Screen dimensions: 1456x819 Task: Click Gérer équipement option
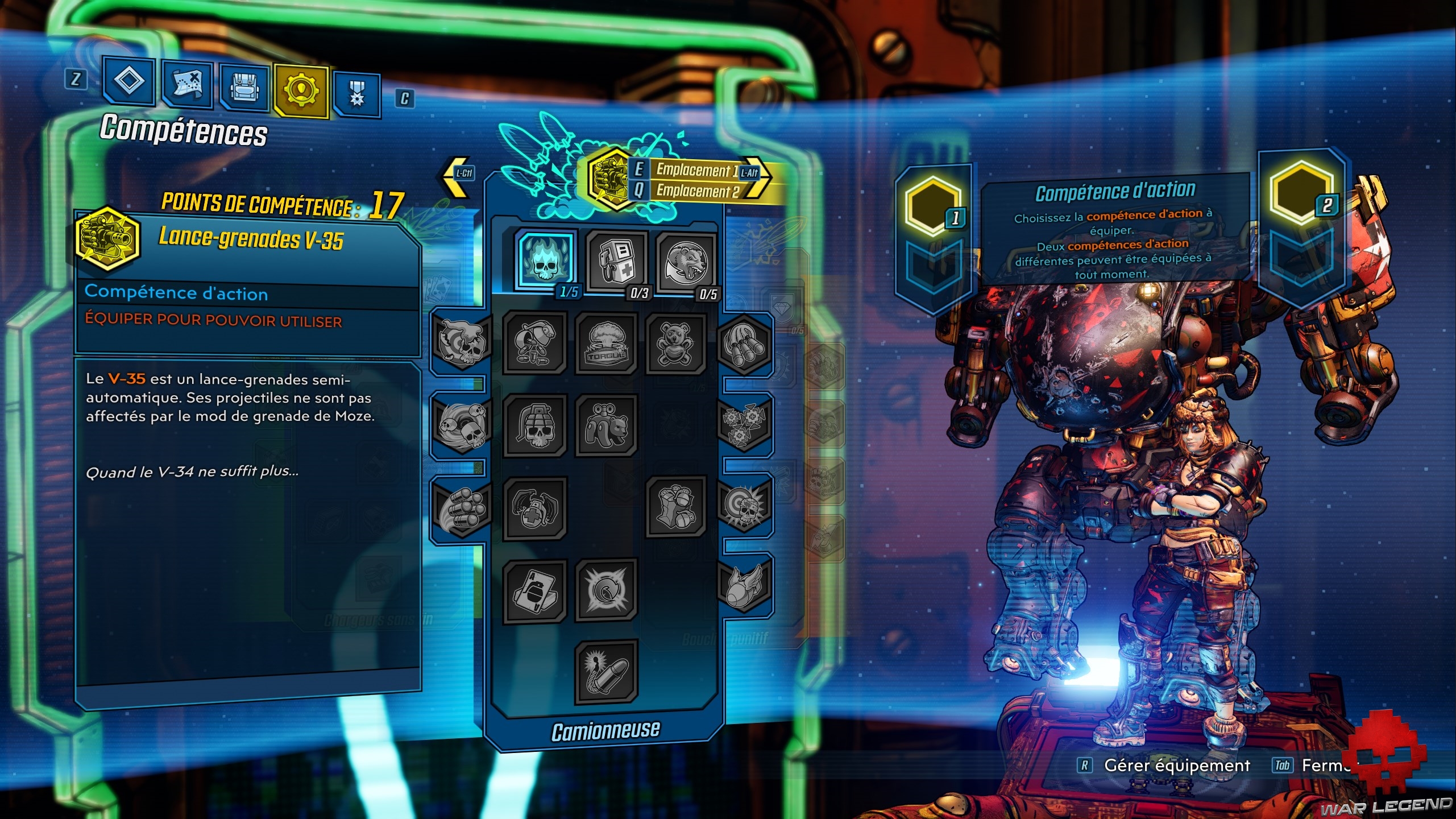tap(1176, 766)
